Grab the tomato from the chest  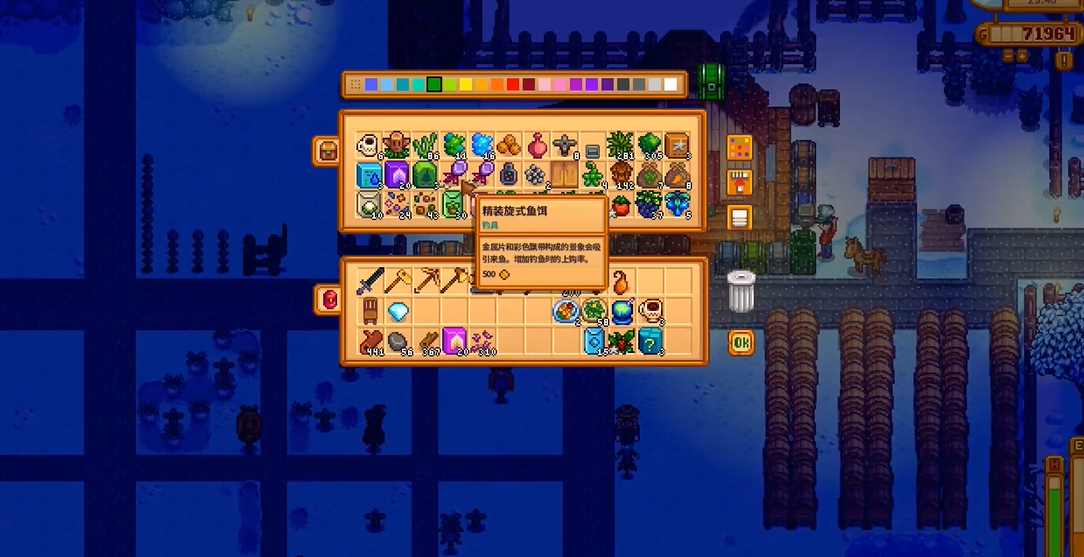(x=622, y=205)
